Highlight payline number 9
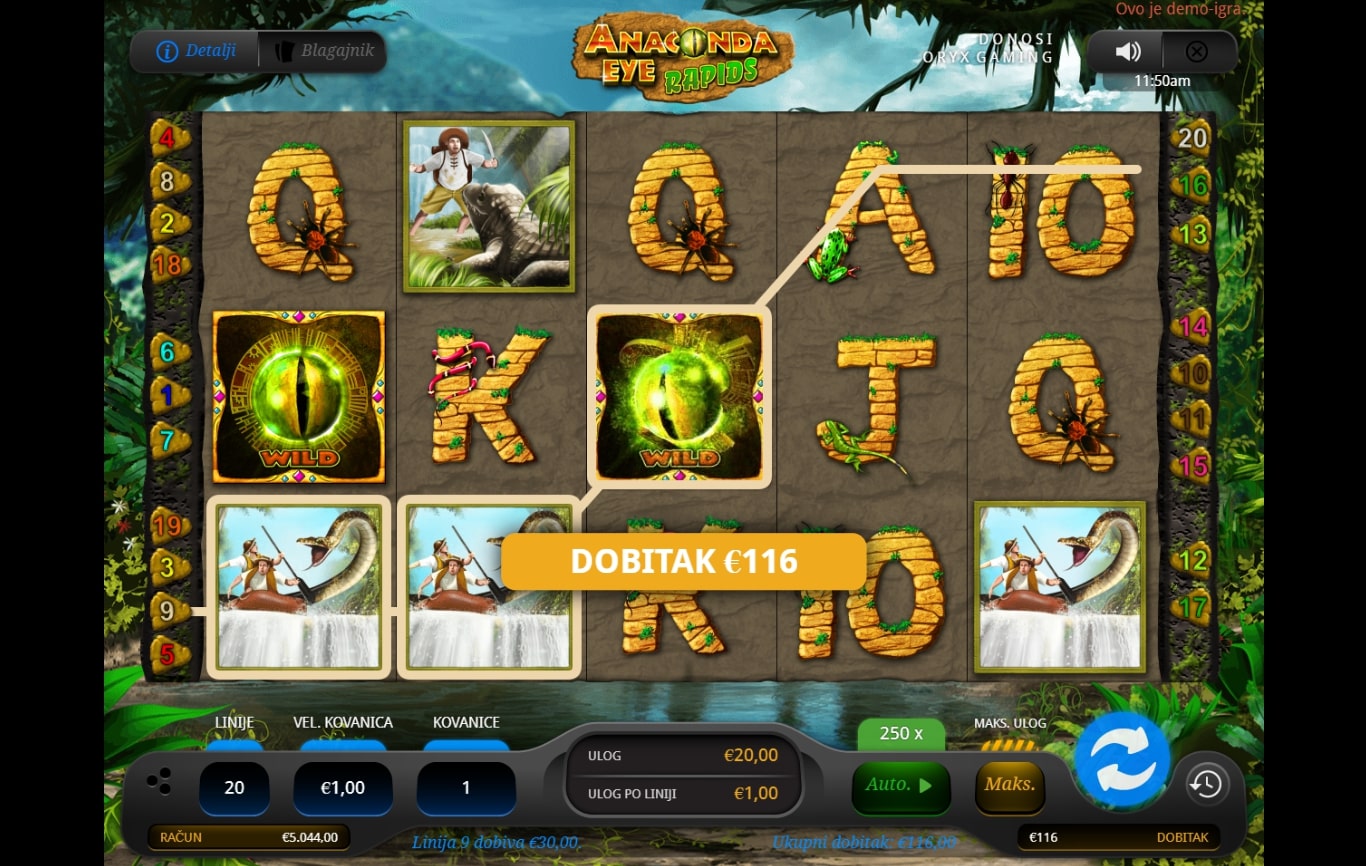The width and height of the screenshot is (1366, 866). tap(167, 608)
